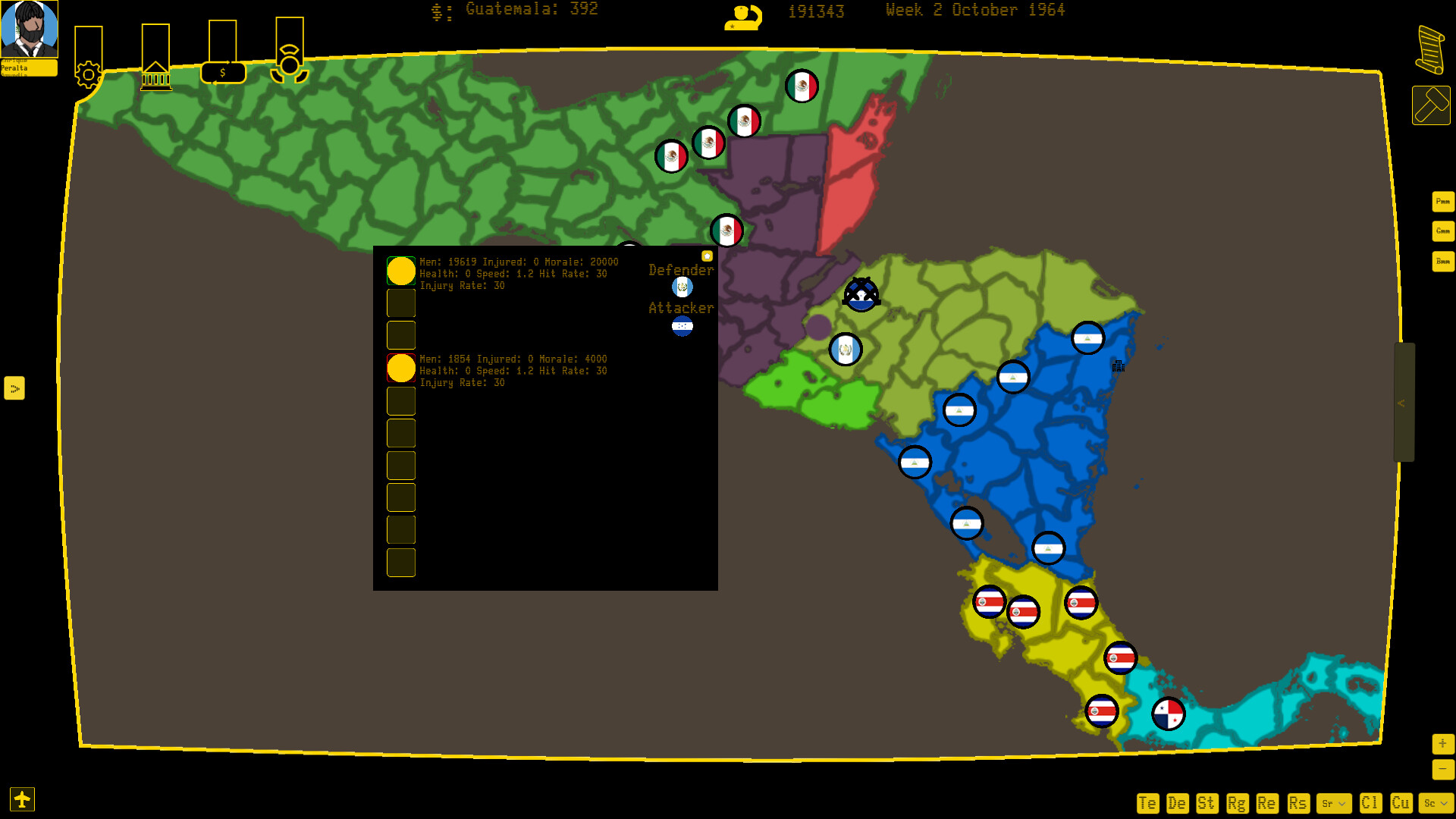Open the money exchange panel
Viewport: 1456px width, 819px height.
(223, 72)
